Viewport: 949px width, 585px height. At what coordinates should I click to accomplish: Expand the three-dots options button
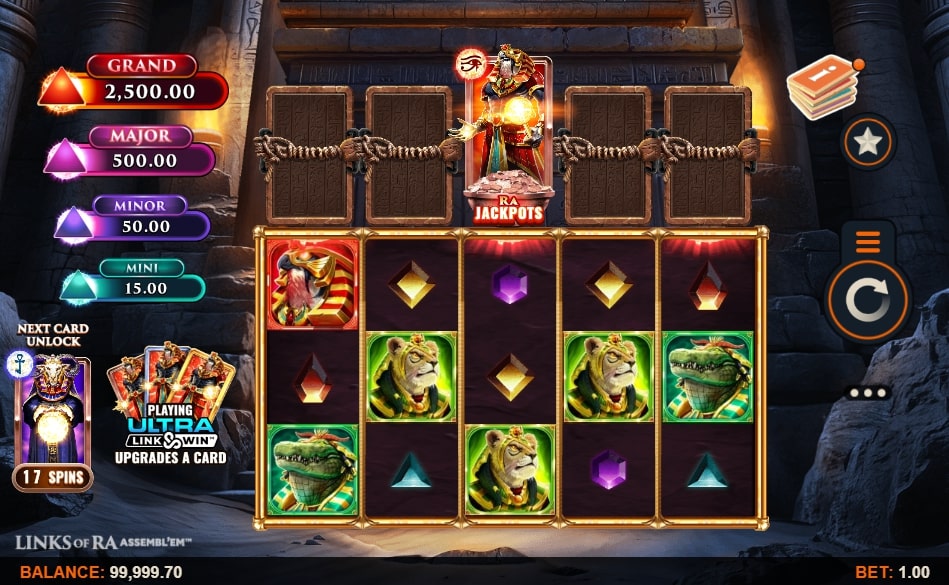pyautogui.click(x=867, y=393)
